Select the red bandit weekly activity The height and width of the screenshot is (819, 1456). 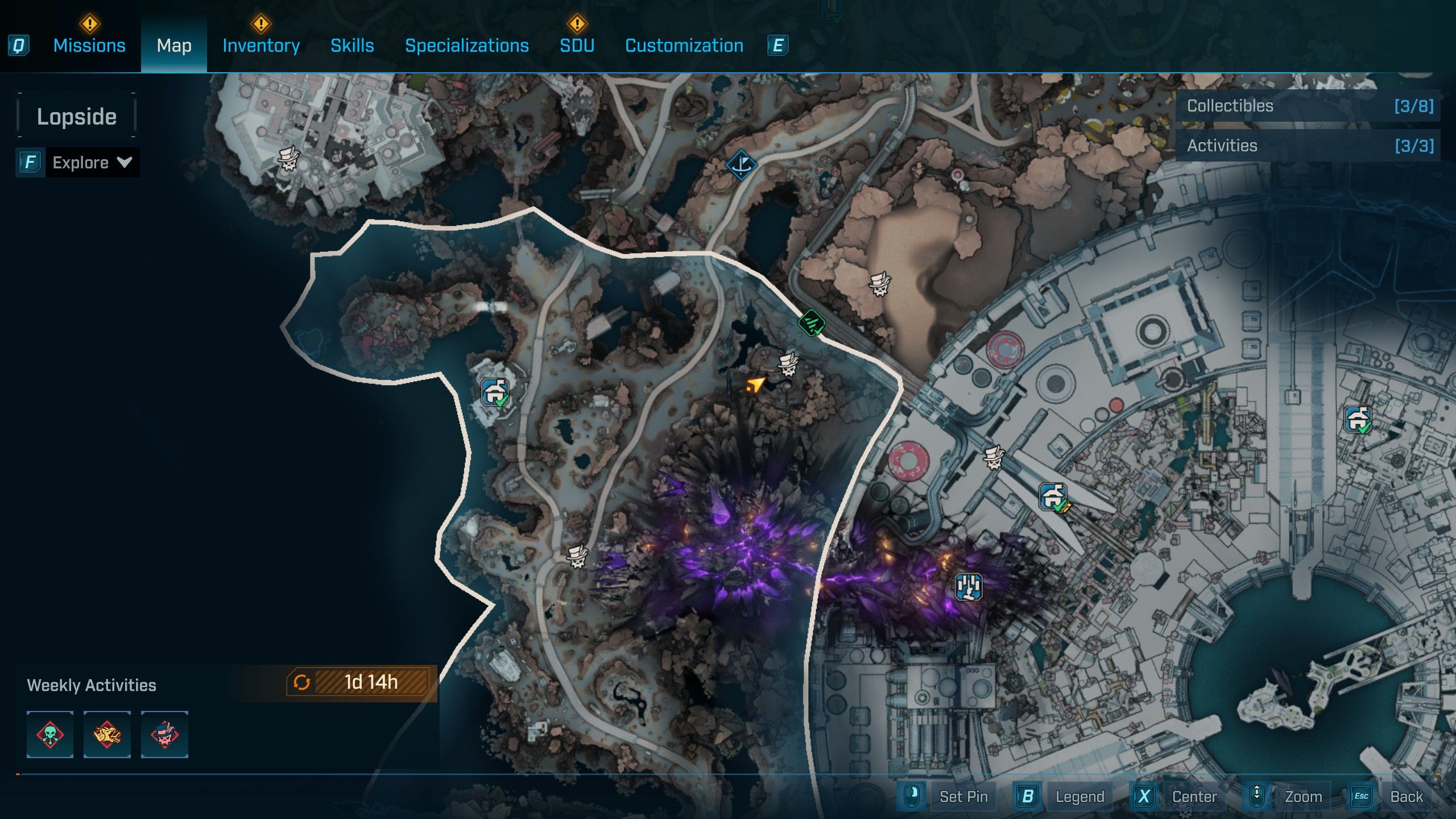pos(164,734)
